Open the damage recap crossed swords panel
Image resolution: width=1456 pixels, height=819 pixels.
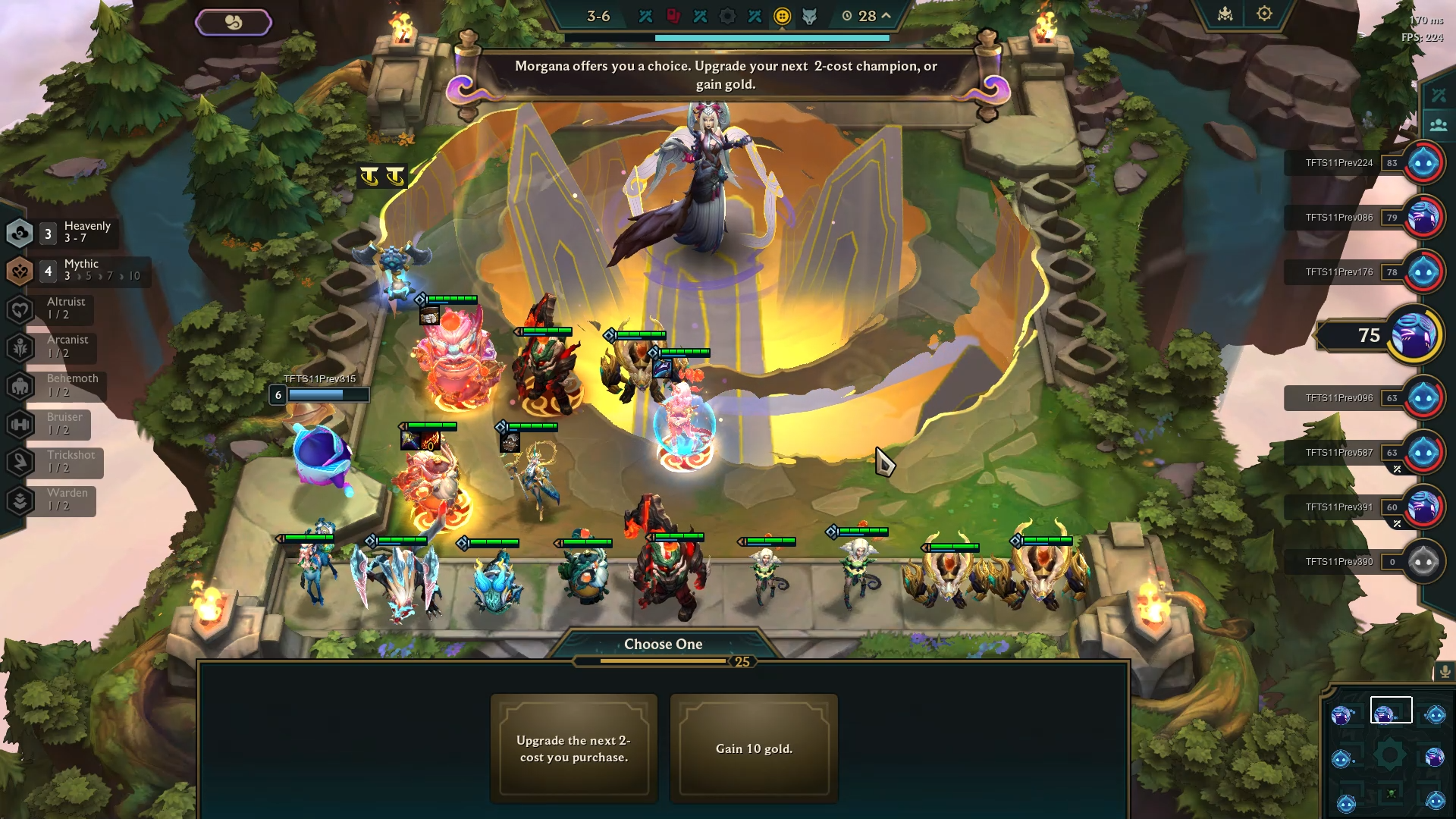click(1437, 94)
